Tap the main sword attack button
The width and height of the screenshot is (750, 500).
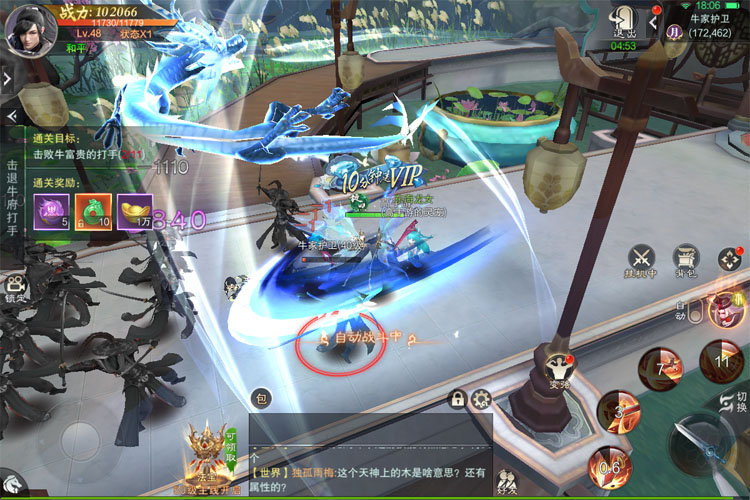tap(698, 447)
